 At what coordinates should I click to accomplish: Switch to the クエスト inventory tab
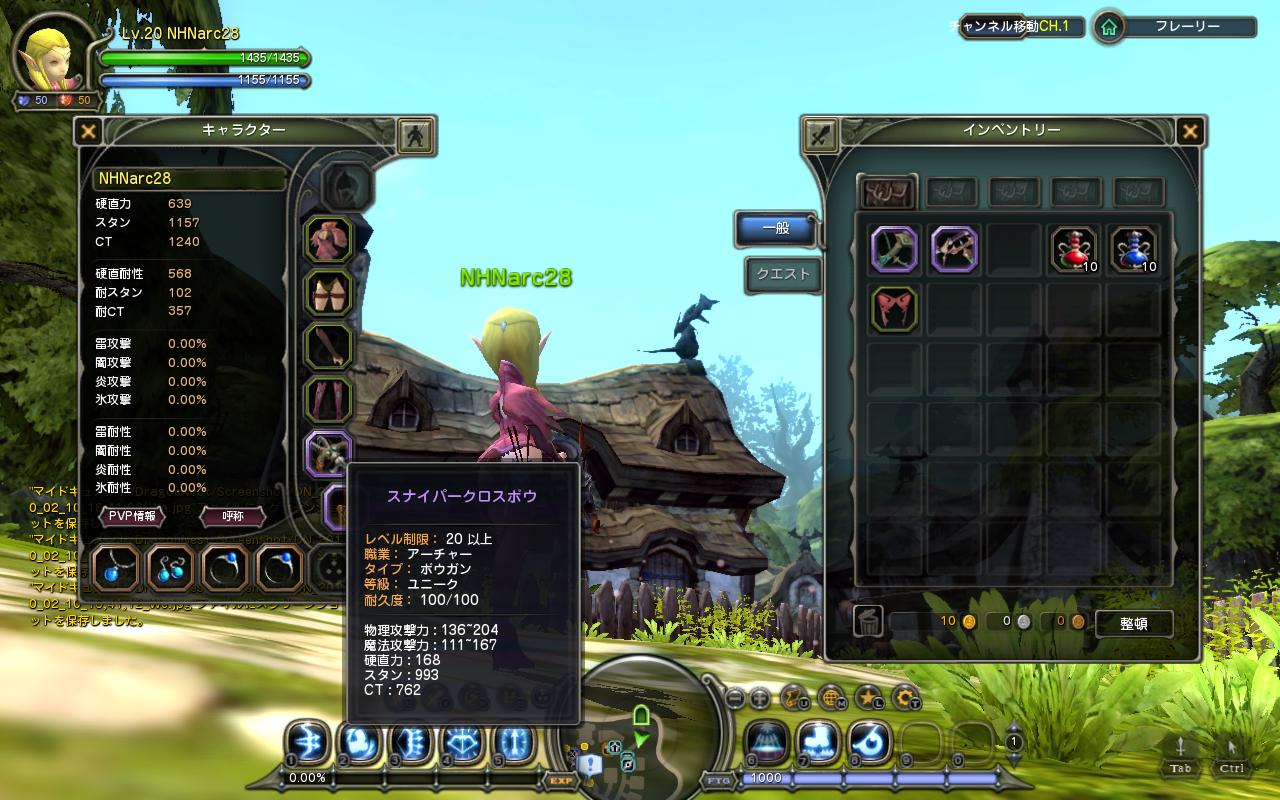[783, 274]
